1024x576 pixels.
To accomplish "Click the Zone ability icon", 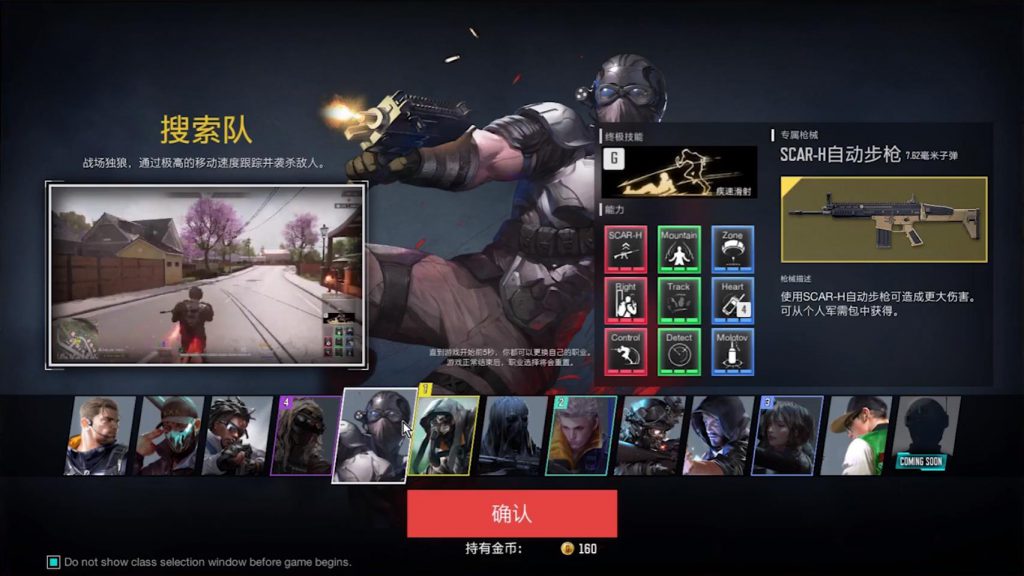I will click(x=733, y=249).
